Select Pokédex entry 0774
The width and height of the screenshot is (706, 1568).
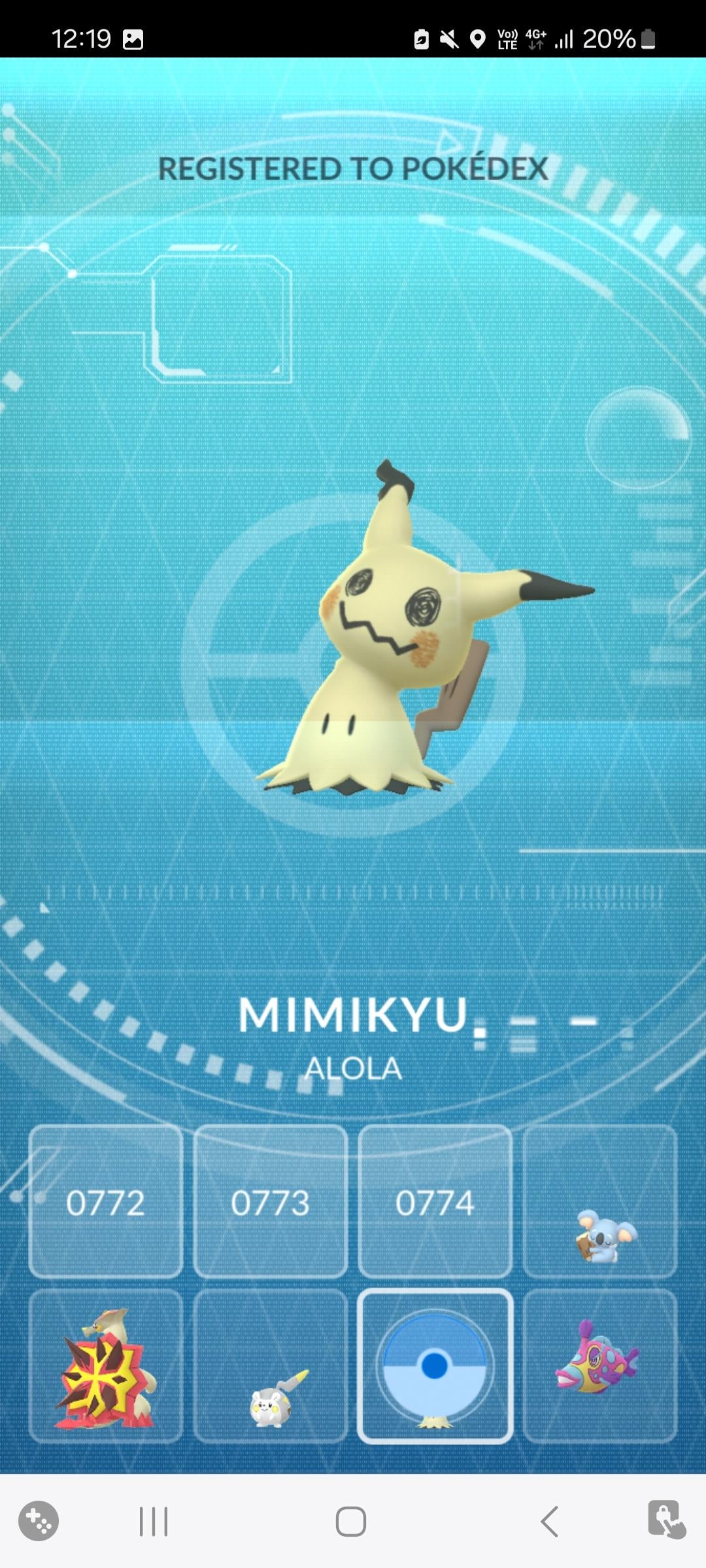coord(435,1201)
